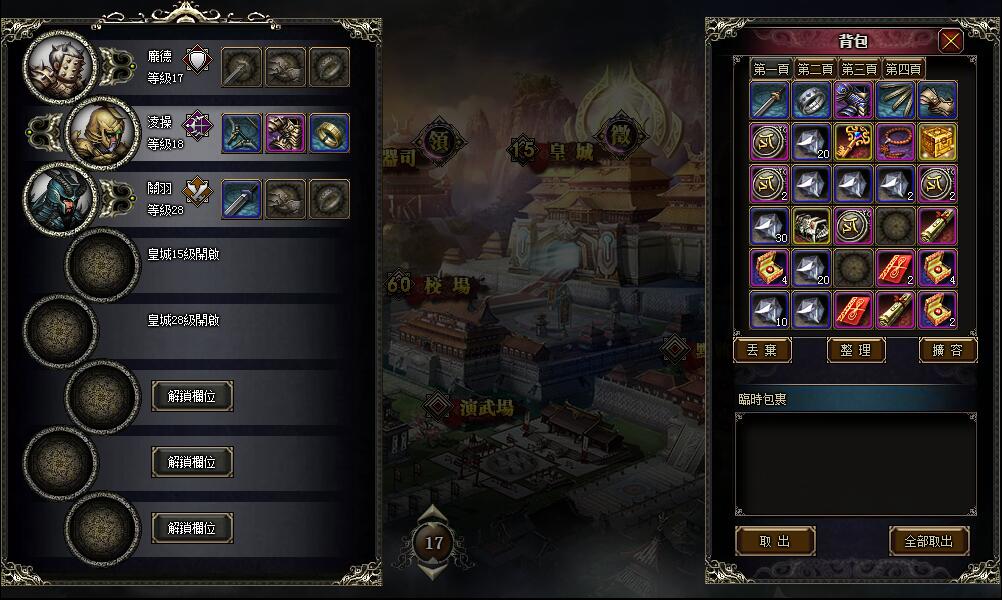Viewport: 1002px width, 600px height.
Task: Click 凌操's equipped bow weapon slot
Action: (x=241, y=133)
